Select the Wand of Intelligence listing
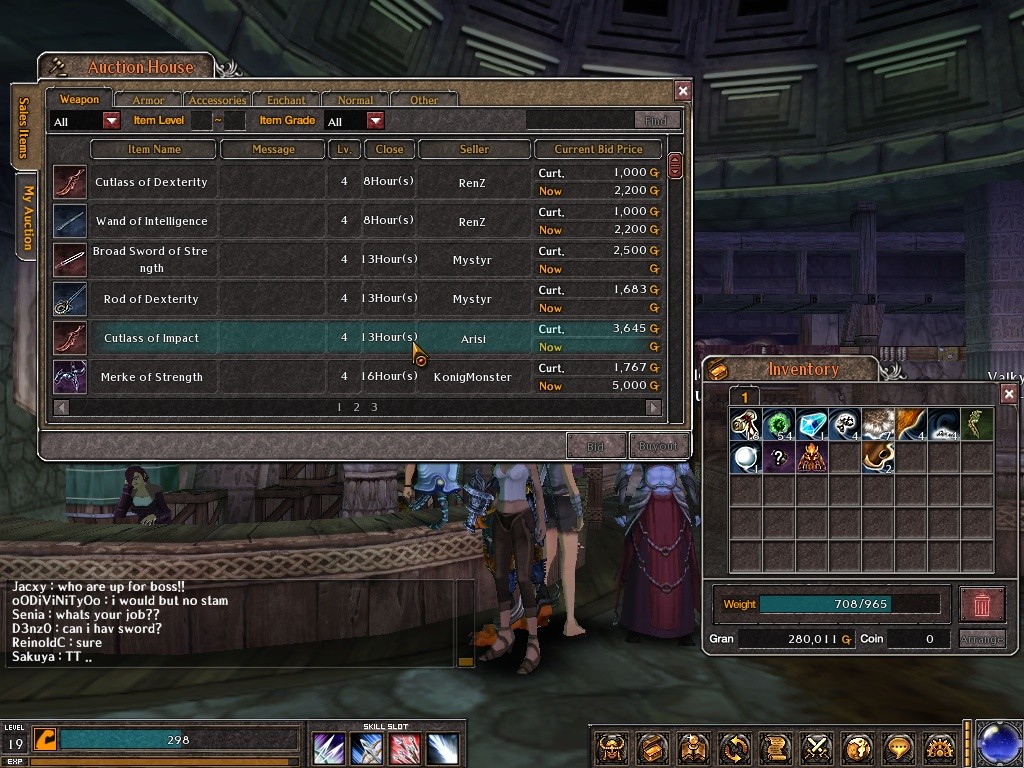 pos(151,221)
